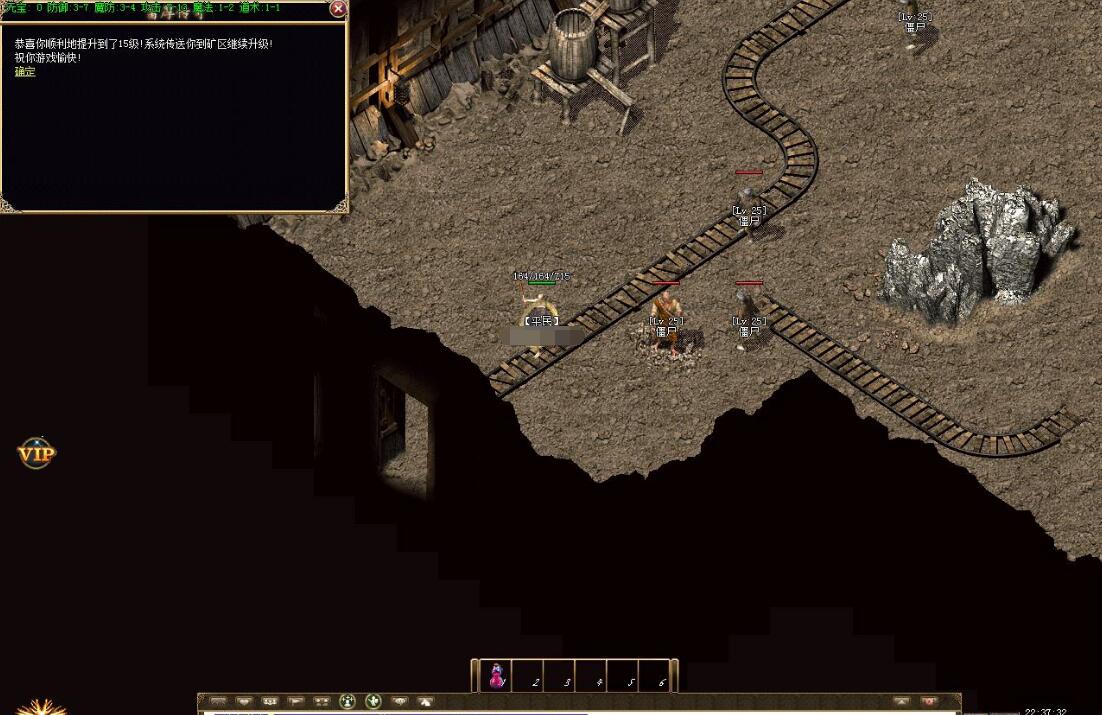Open the round character figure toolbar button
Viewport: 1102px width, 715px height.
(x=348, y=702)
